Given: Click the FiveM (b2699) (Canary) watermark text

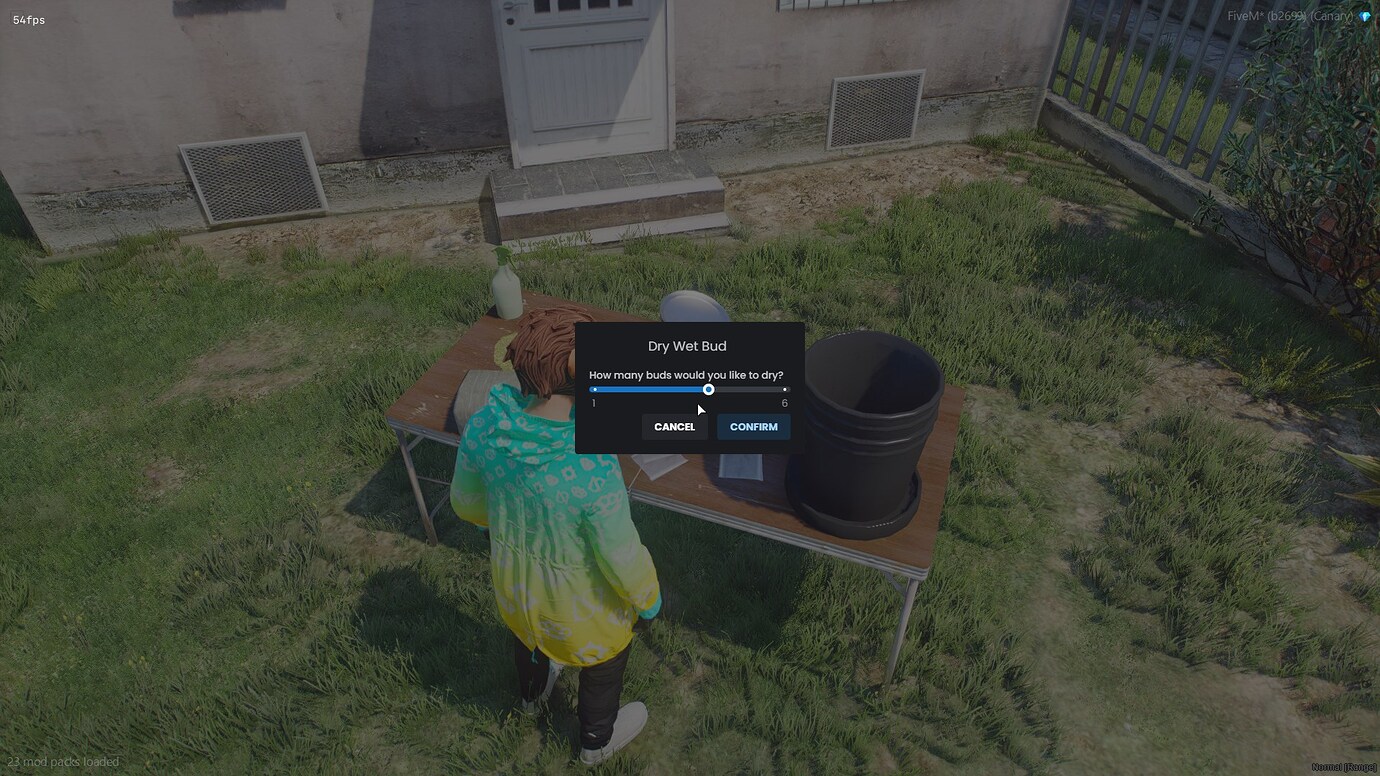Looking at the screenshot, I should [1290, 16].
